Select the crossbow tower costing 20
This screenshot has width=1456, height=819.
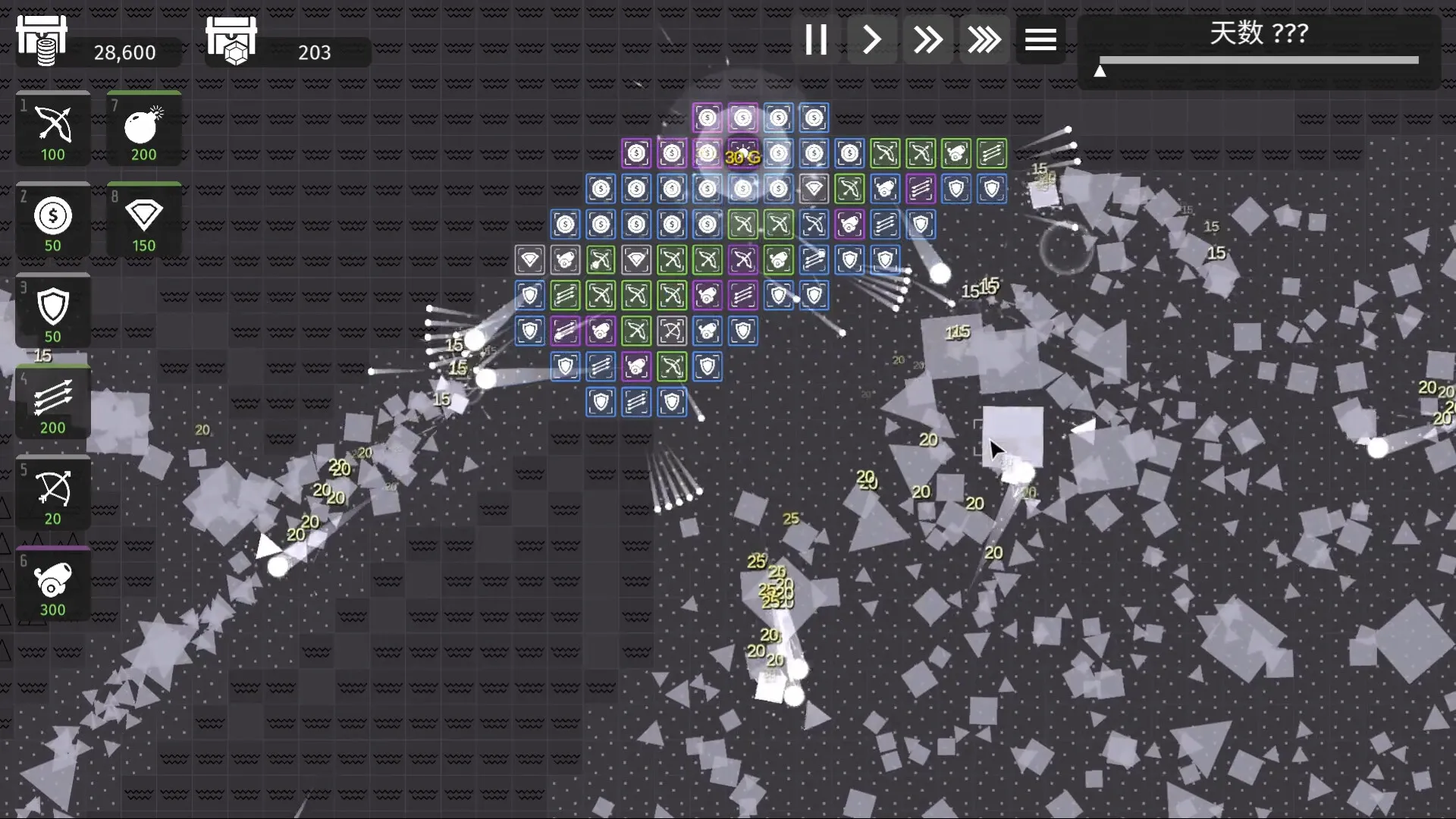tap(52, 493)
